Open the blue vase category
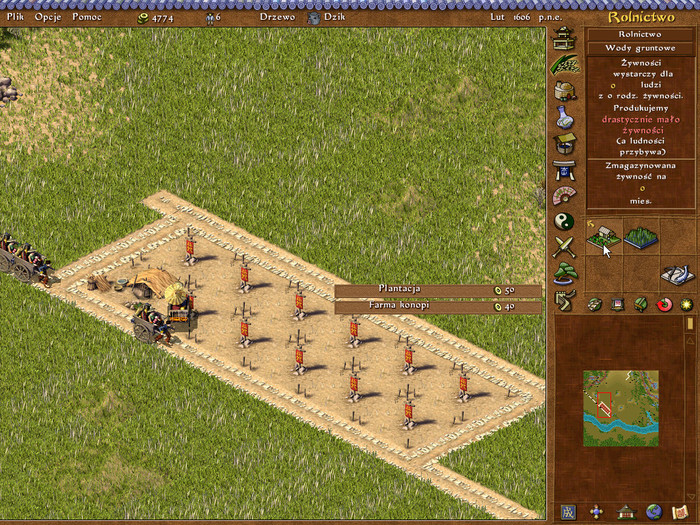700x525 pixels. (564, 117)
